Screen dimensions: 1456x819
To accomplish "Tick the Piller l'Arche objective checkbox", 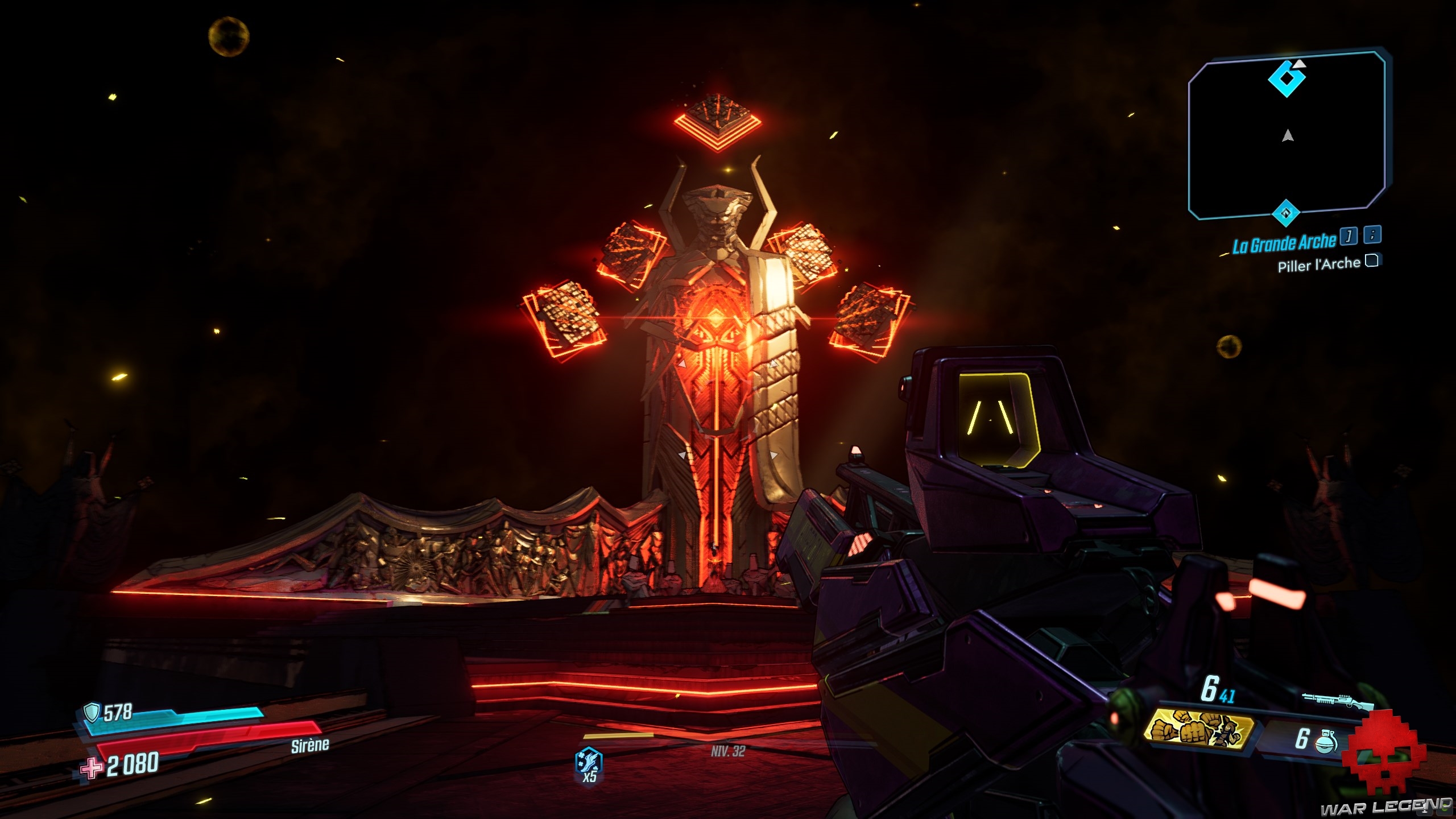I will click(x=1372, y=261).
